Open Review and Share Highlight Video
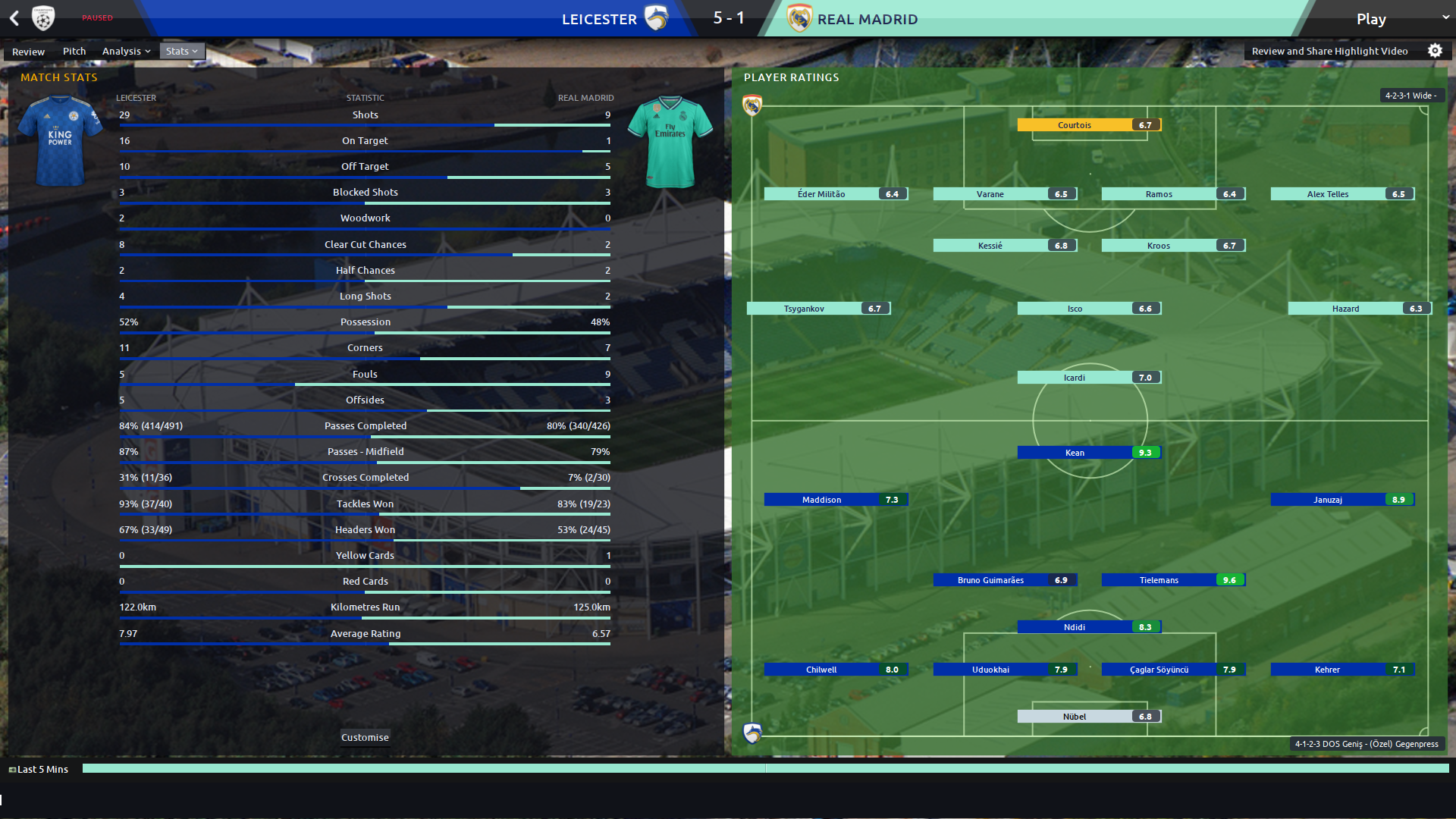Image resolution: width=1456 pixels, height=819 pixels. (x=1329, y=52)
